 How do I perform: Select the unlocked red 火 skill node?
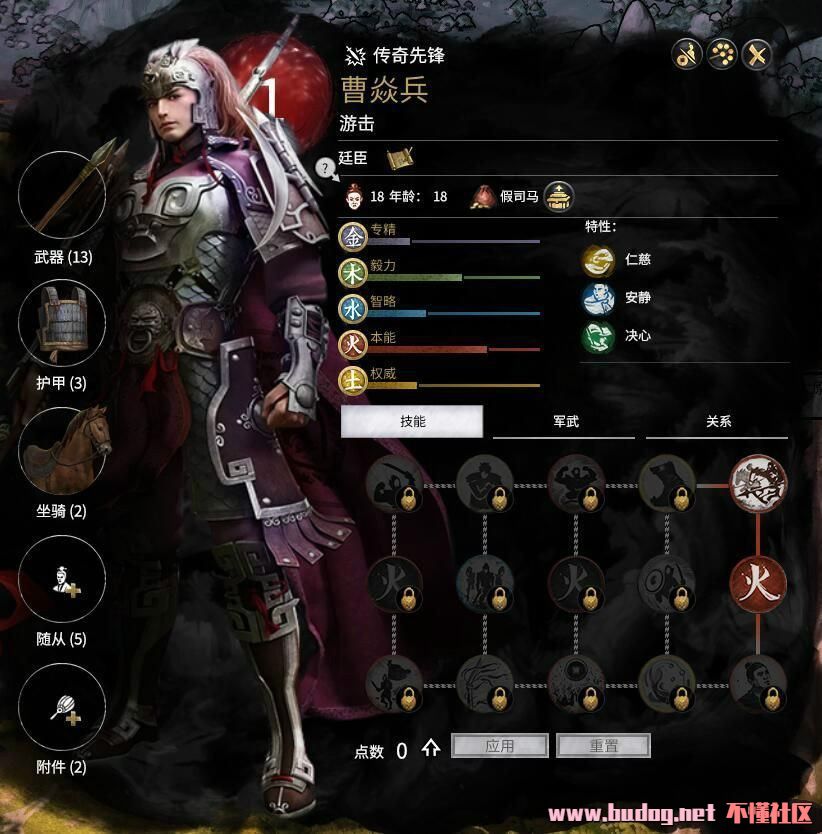(758, 582)
